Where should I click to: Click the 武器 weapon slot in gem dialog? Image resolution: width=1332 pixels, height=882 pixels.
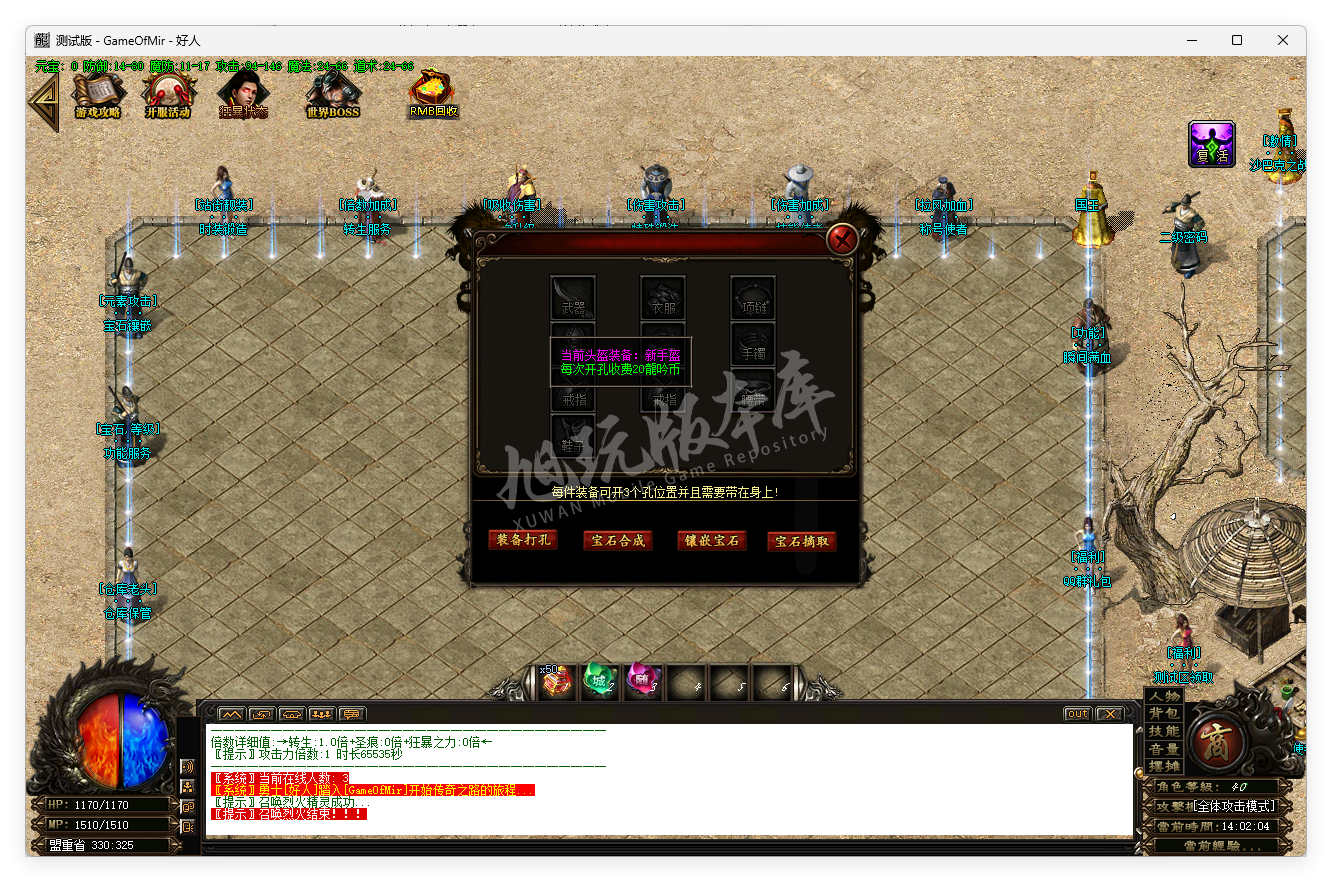573,297
